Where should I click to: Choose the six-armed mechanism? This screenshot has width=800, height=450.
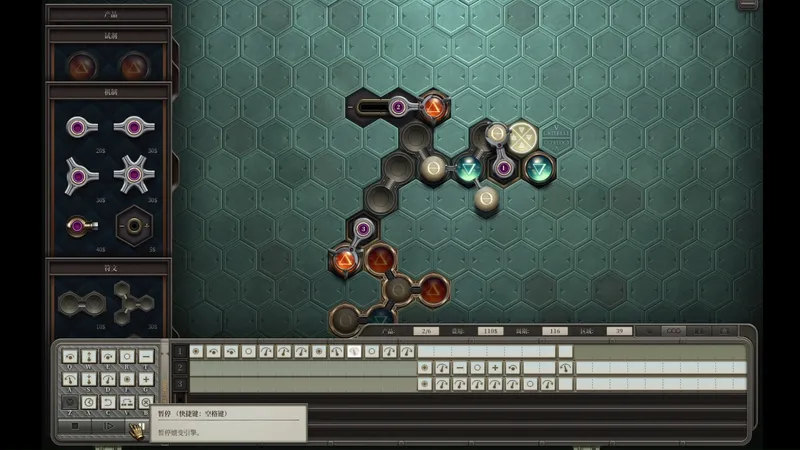tap(134, 175)
